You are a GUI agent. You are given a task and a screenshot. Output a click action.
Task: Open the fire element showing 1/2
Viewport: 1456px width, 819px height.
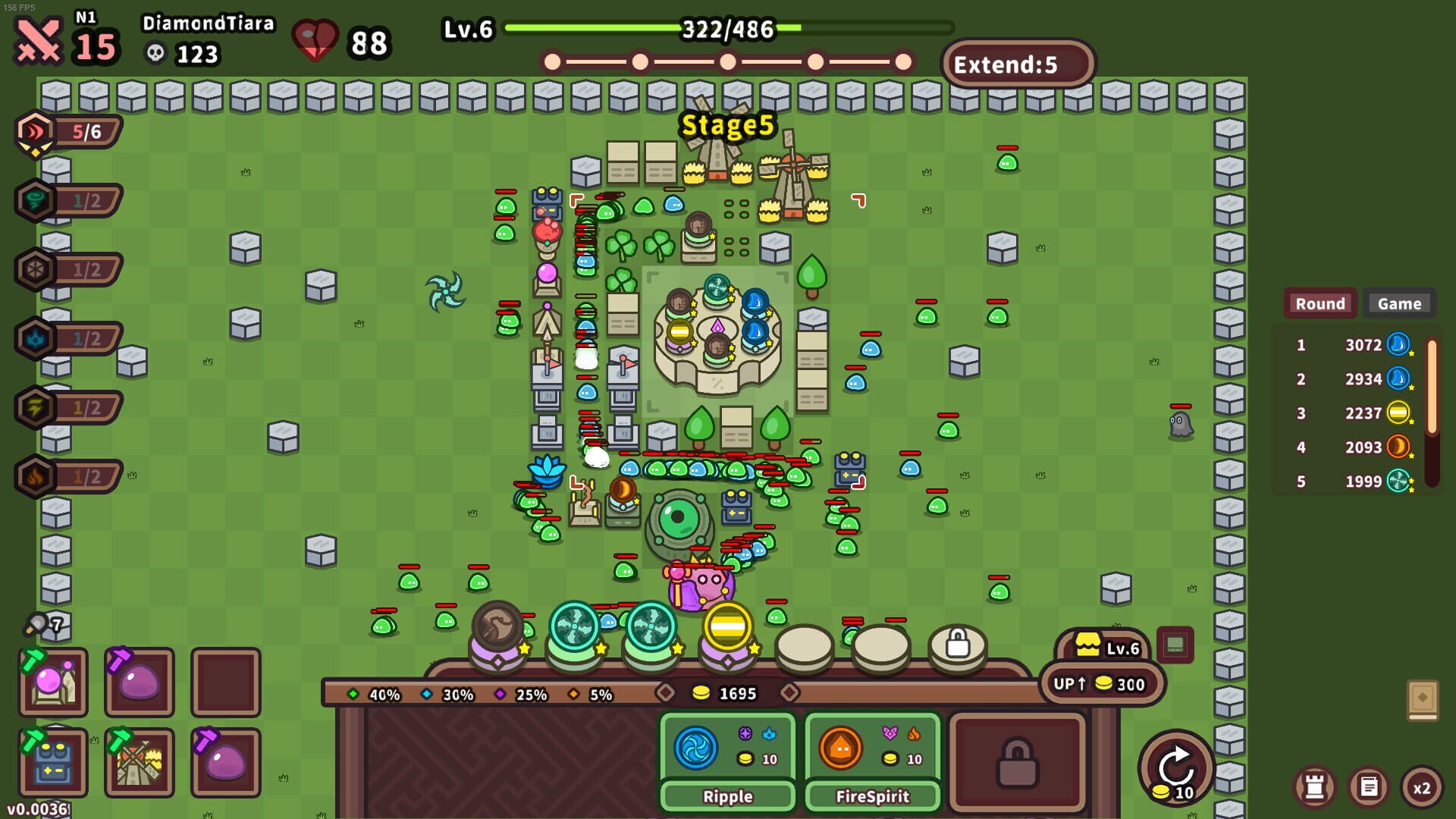[34, 476]
